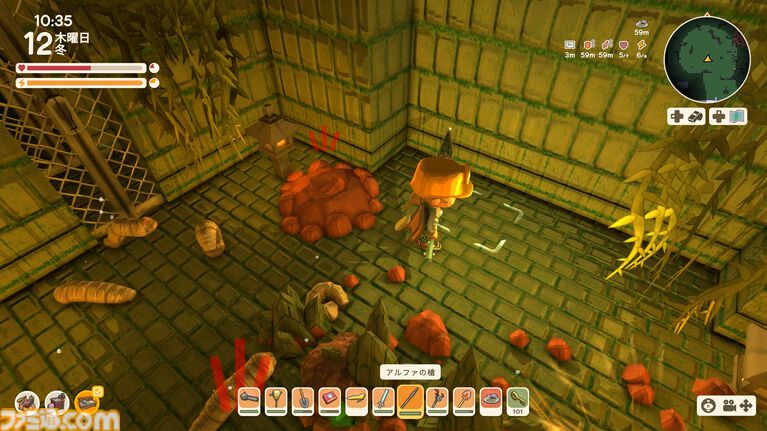Equip the blue sword from the hotbar

(383, 400)
